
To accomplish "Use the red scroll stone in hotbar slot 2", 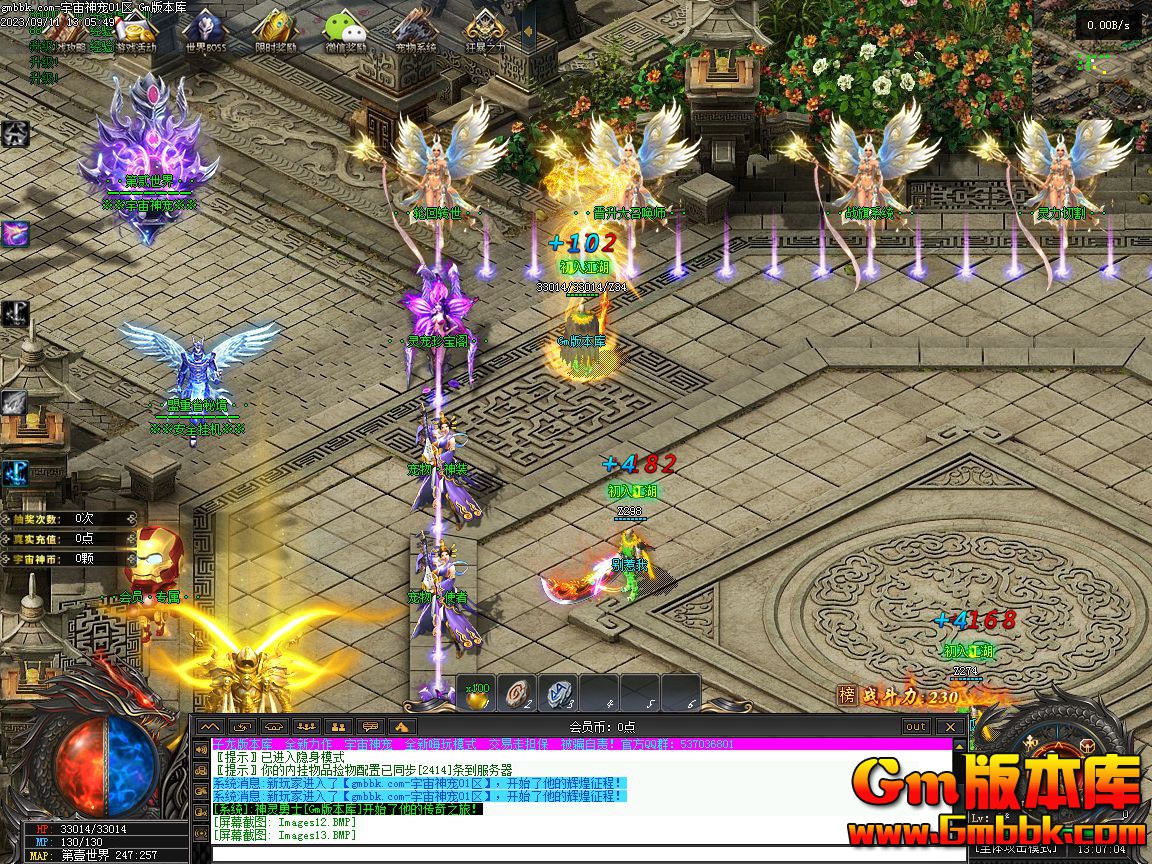I will [518, 693].
